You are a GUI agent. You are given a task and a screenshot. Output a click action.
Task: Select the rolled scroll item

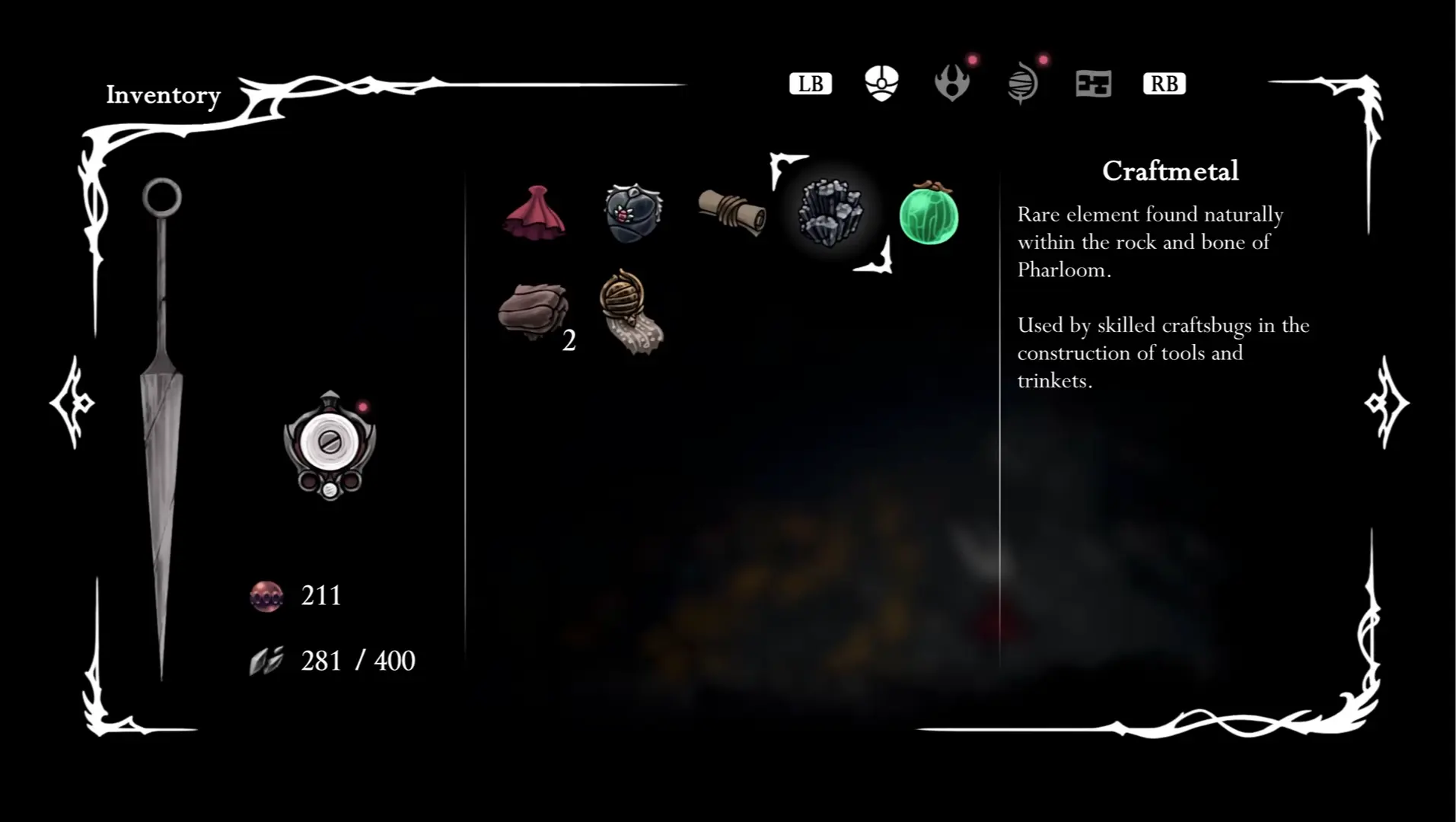(731, 212)
